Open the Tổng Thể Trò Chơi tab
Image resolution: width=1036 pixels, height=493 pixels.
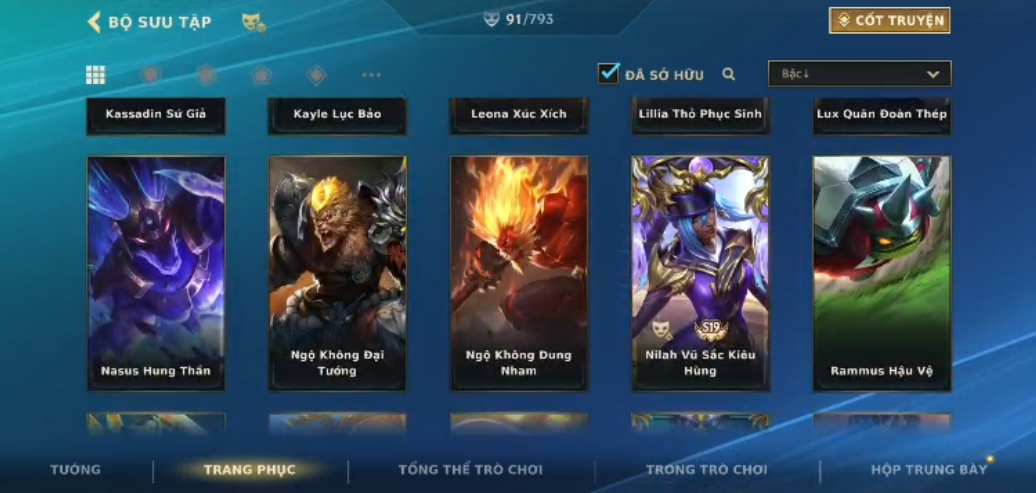pyautogui.click(x=470, y=470)
